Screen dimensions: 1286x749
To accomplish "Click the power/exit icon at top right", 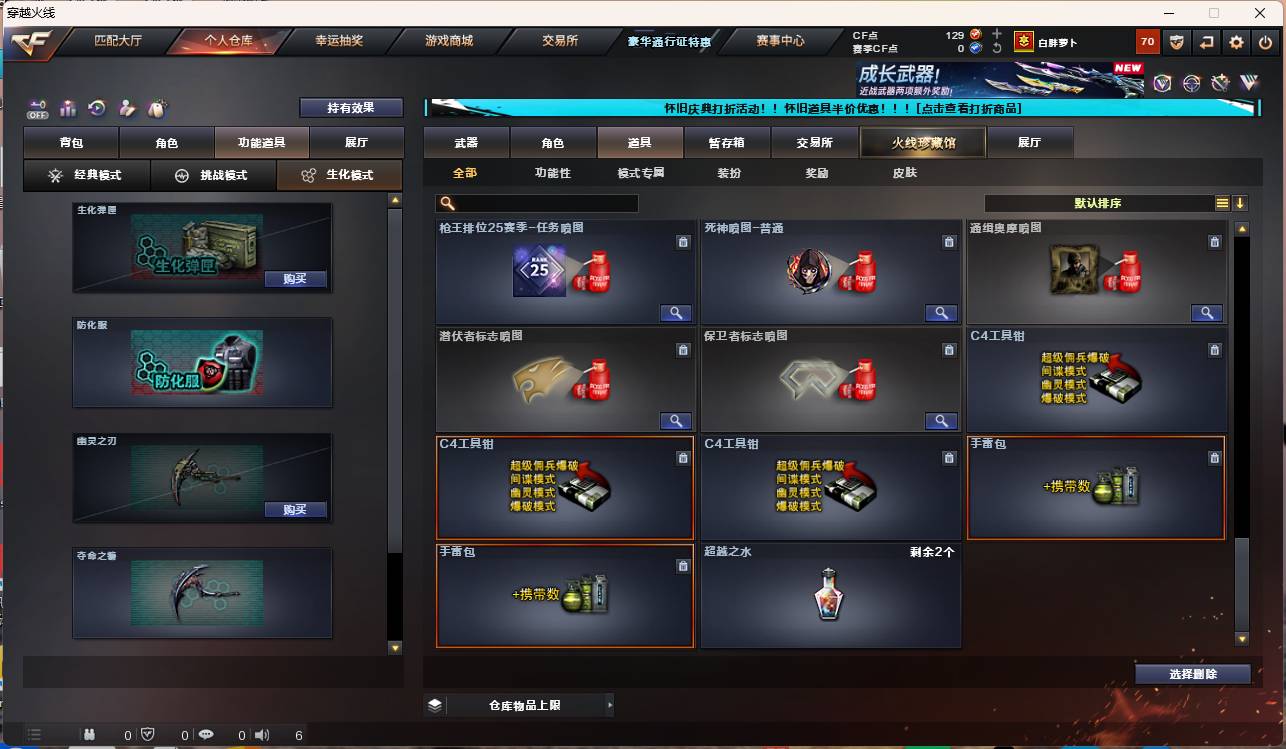I will point(1264,42).
